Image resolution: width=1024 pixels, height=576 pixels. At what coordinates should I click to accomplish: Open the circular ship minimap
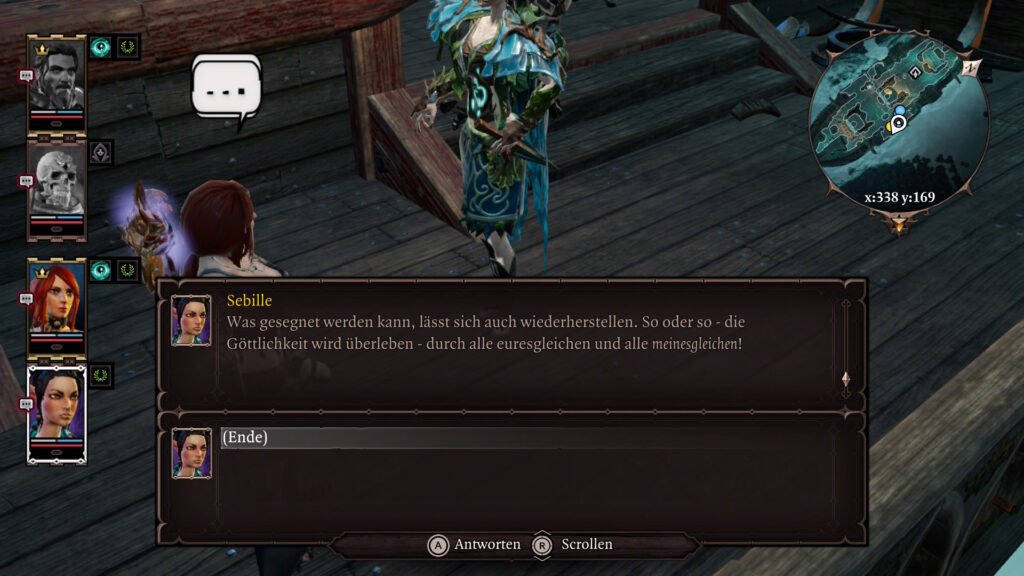tap(898, 123)
